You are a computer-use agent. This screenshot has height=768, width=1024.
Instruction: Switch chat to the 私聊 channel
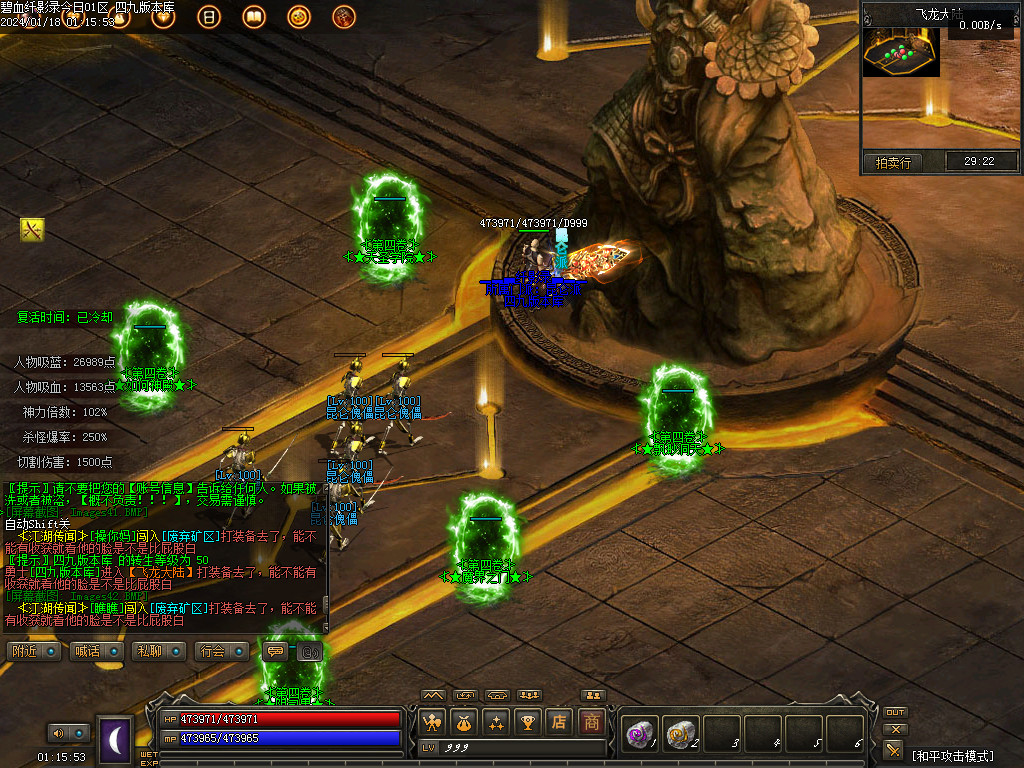point(154,652)
